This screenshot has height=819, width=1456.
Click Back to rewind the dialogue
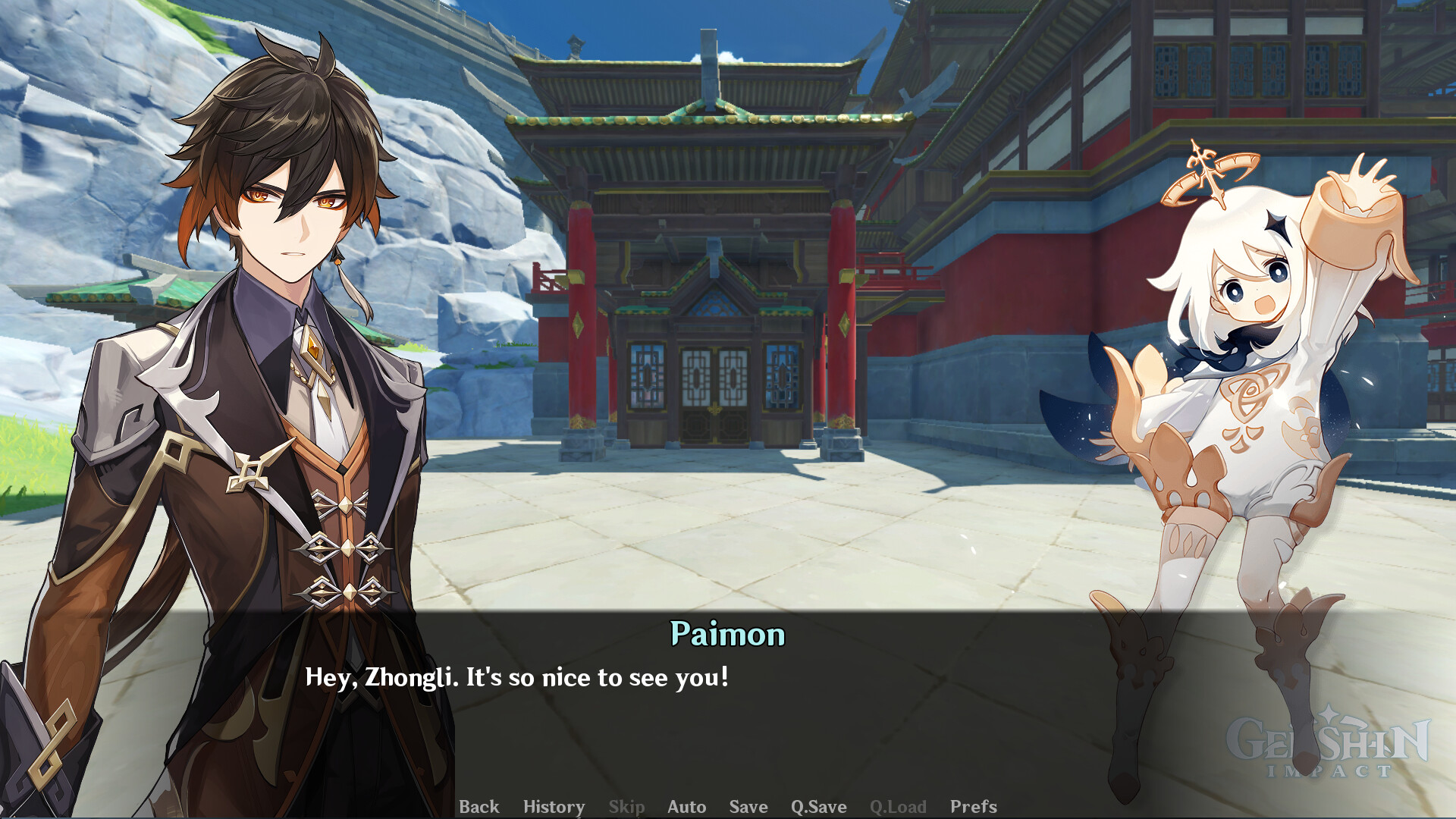pos(481,807)
